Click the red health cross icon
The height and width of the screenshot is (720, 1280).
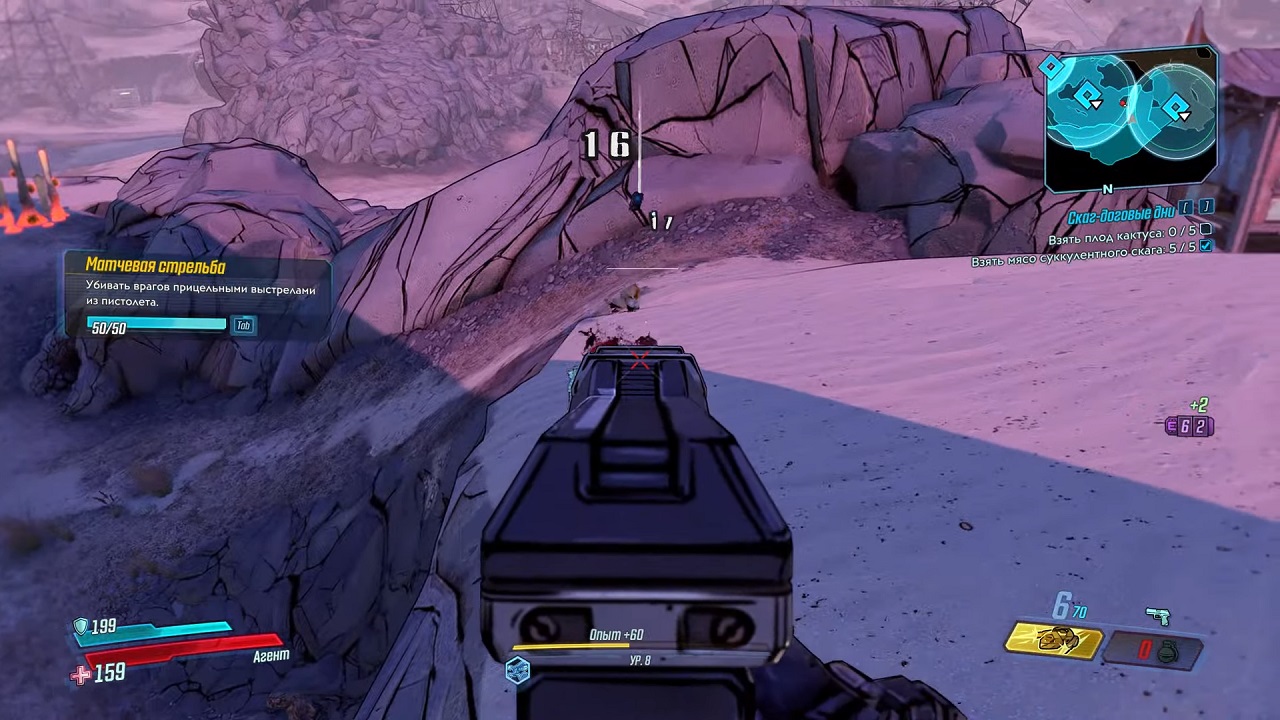click(x=79, y=672)
